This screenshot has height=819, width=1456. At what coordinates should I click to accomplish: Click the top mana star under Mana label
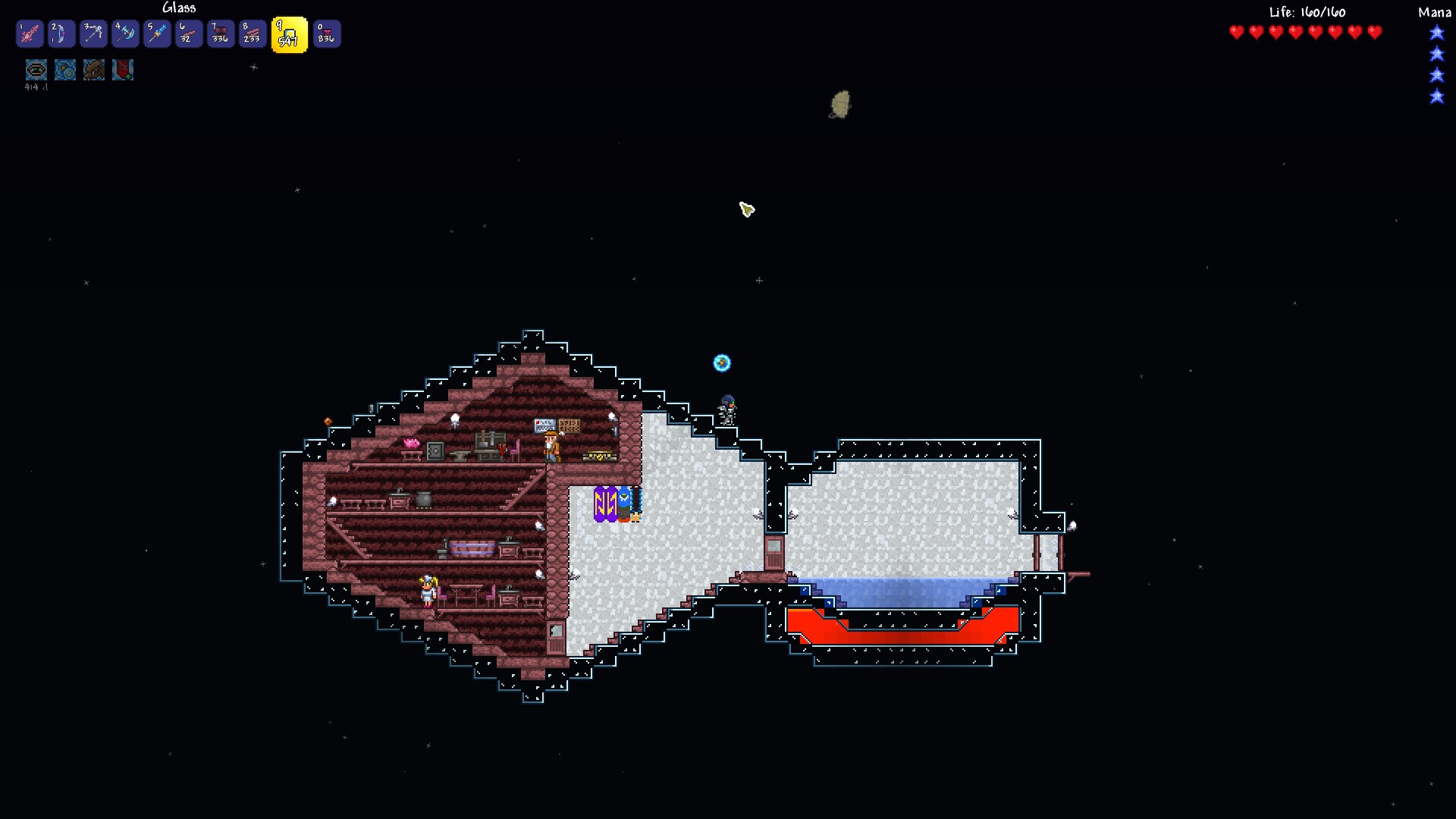pyautogui.click(x=1437, y=33)
